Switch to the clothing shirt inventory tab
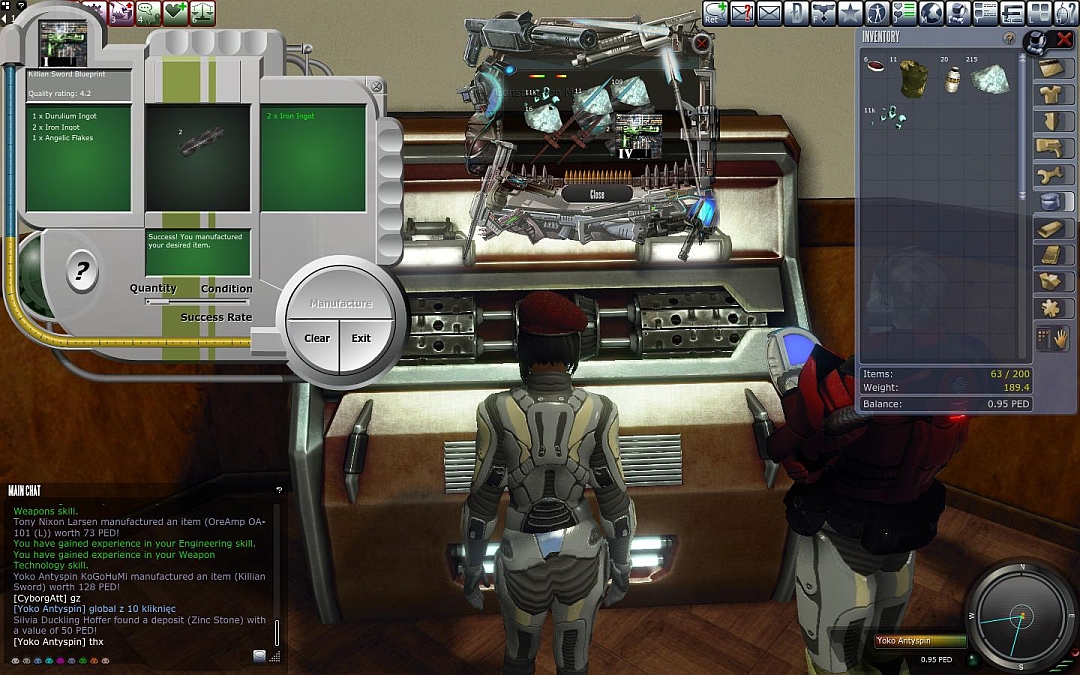The image size is (1080, 675). 1050,95
